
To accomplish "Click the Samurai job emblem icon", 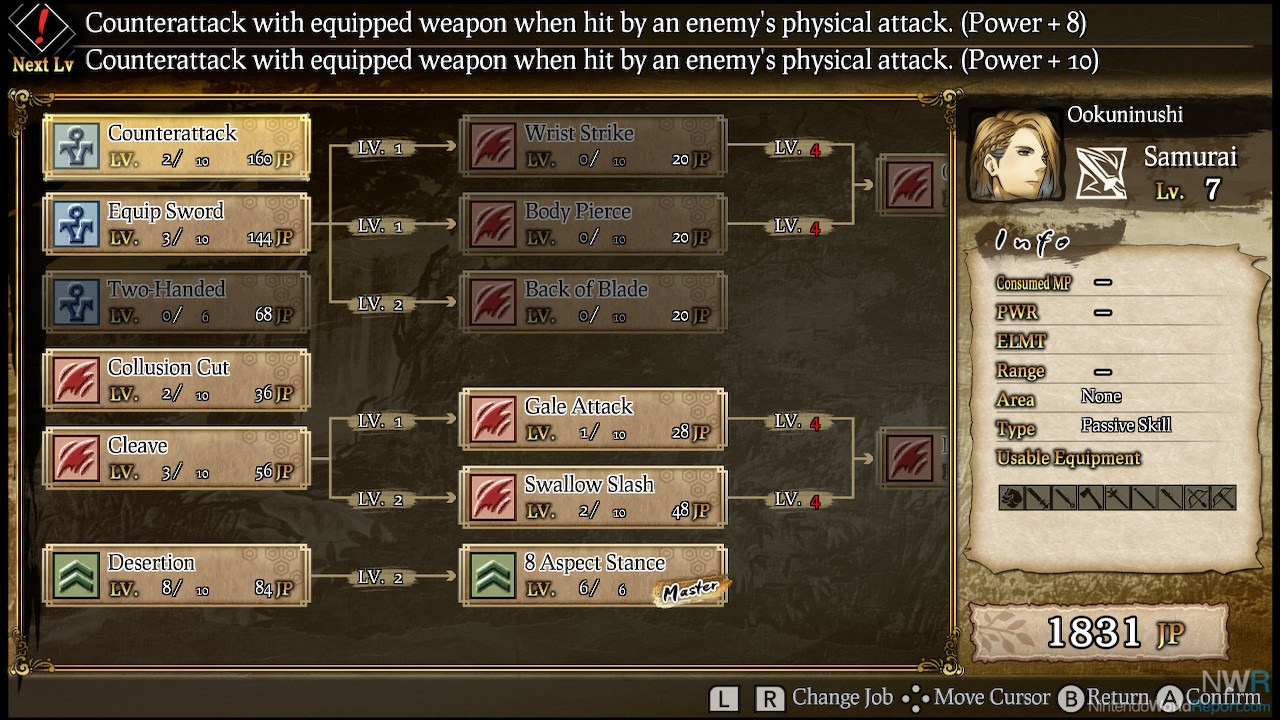I will pos(1101,174).
